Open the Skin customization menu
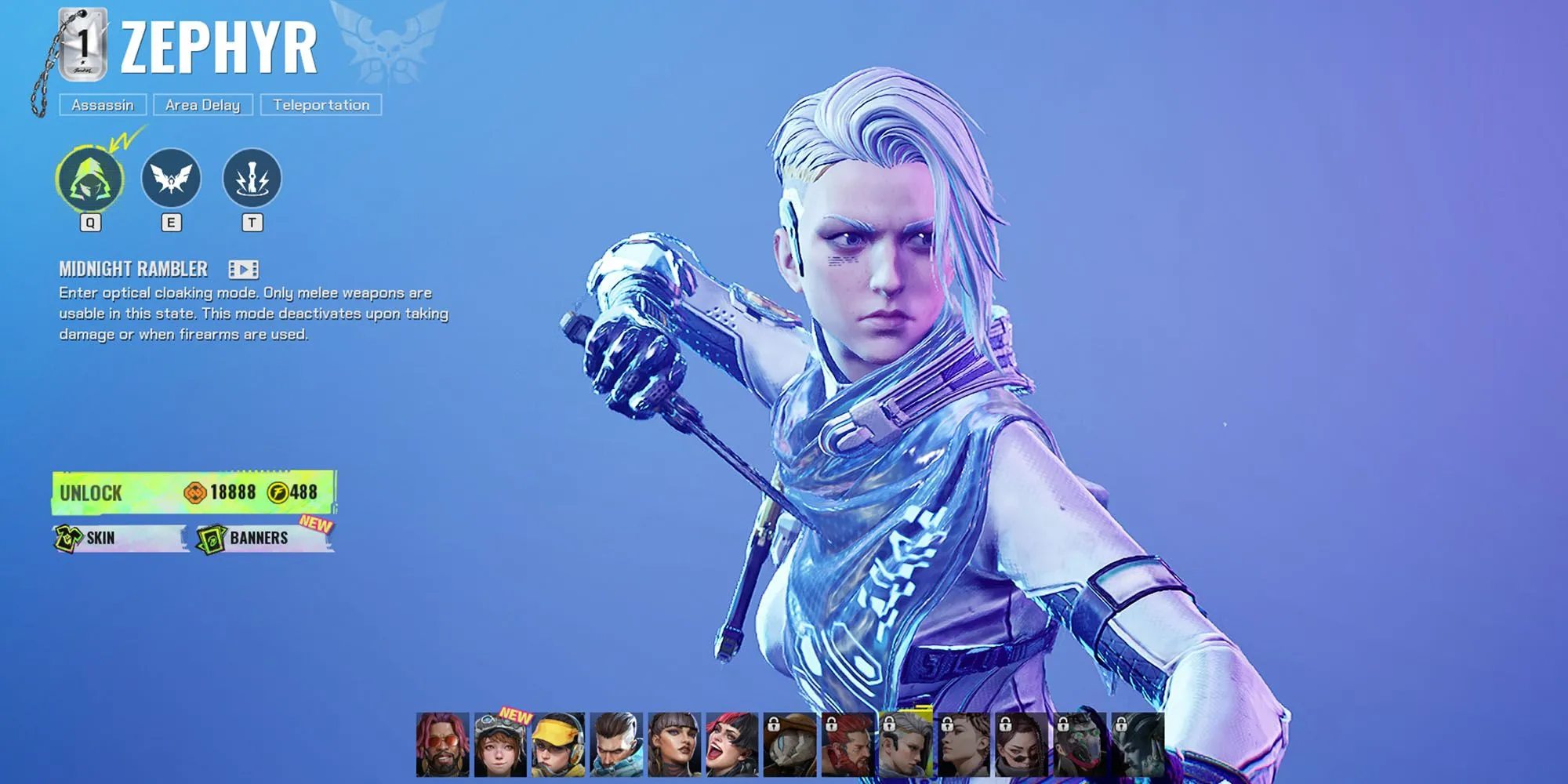 (x=120, y=538)
